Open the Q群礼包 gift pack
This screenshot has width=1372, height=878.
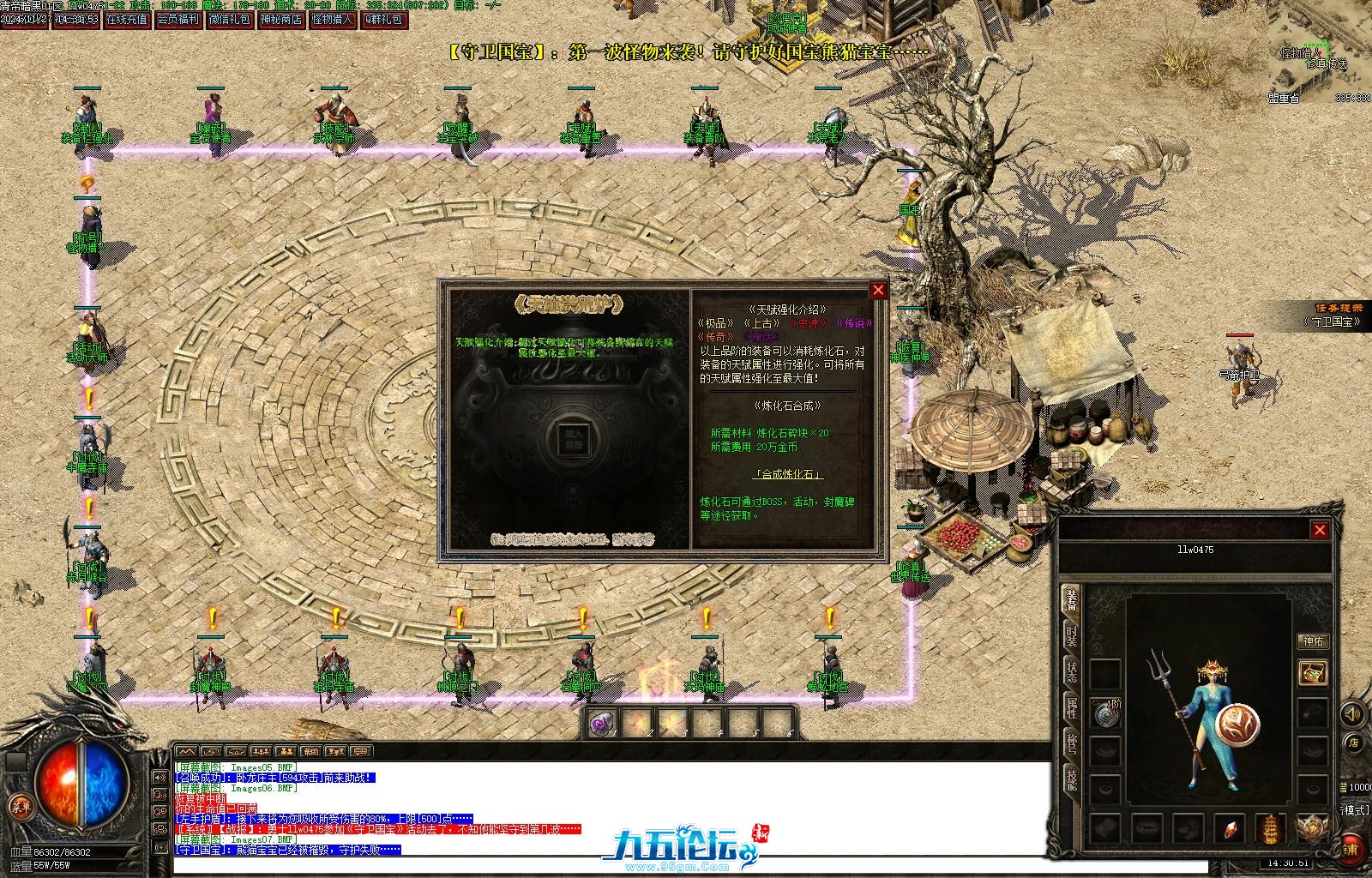383,20
